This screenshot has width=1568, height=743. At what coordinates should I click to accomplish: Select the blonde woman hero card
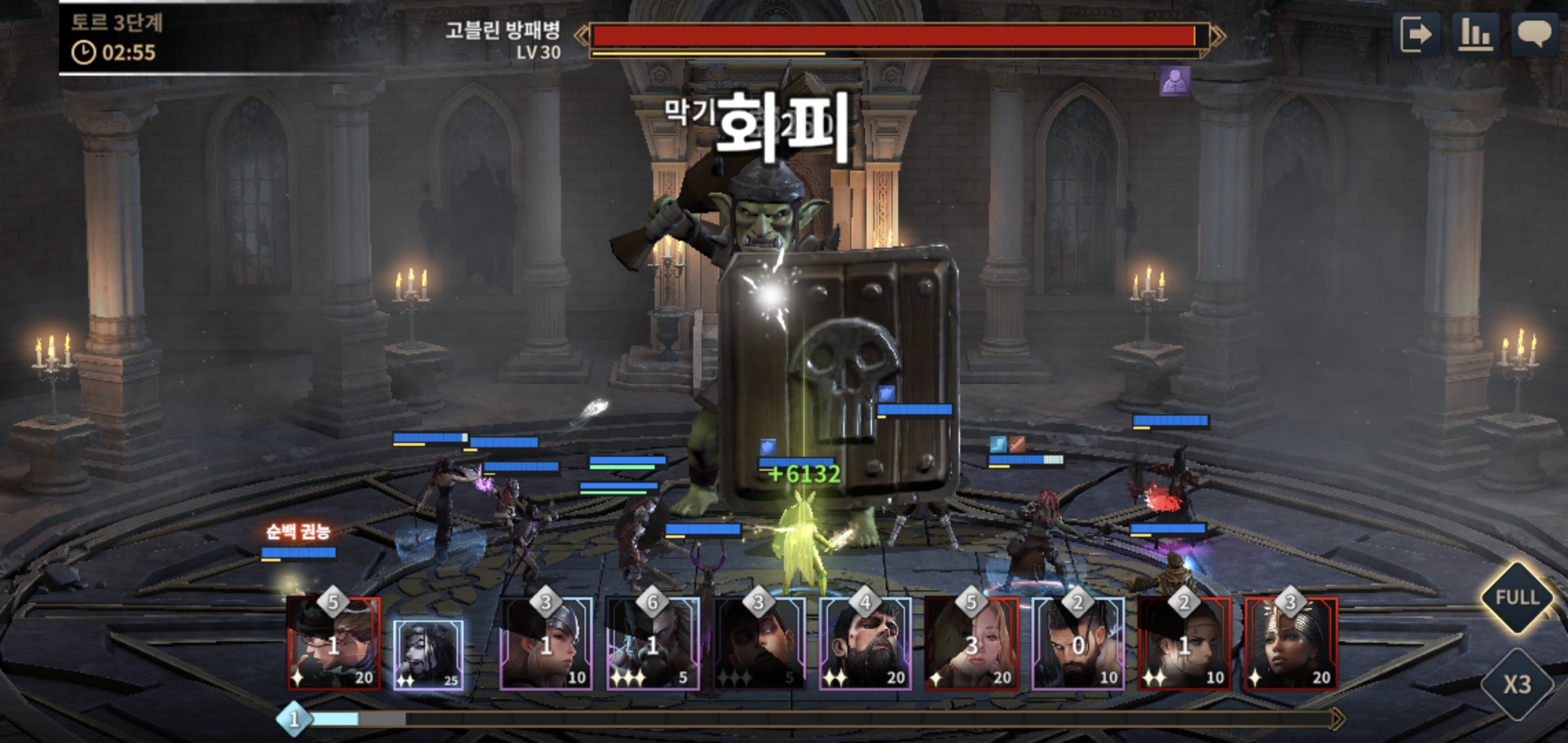[x=972, y=643]
